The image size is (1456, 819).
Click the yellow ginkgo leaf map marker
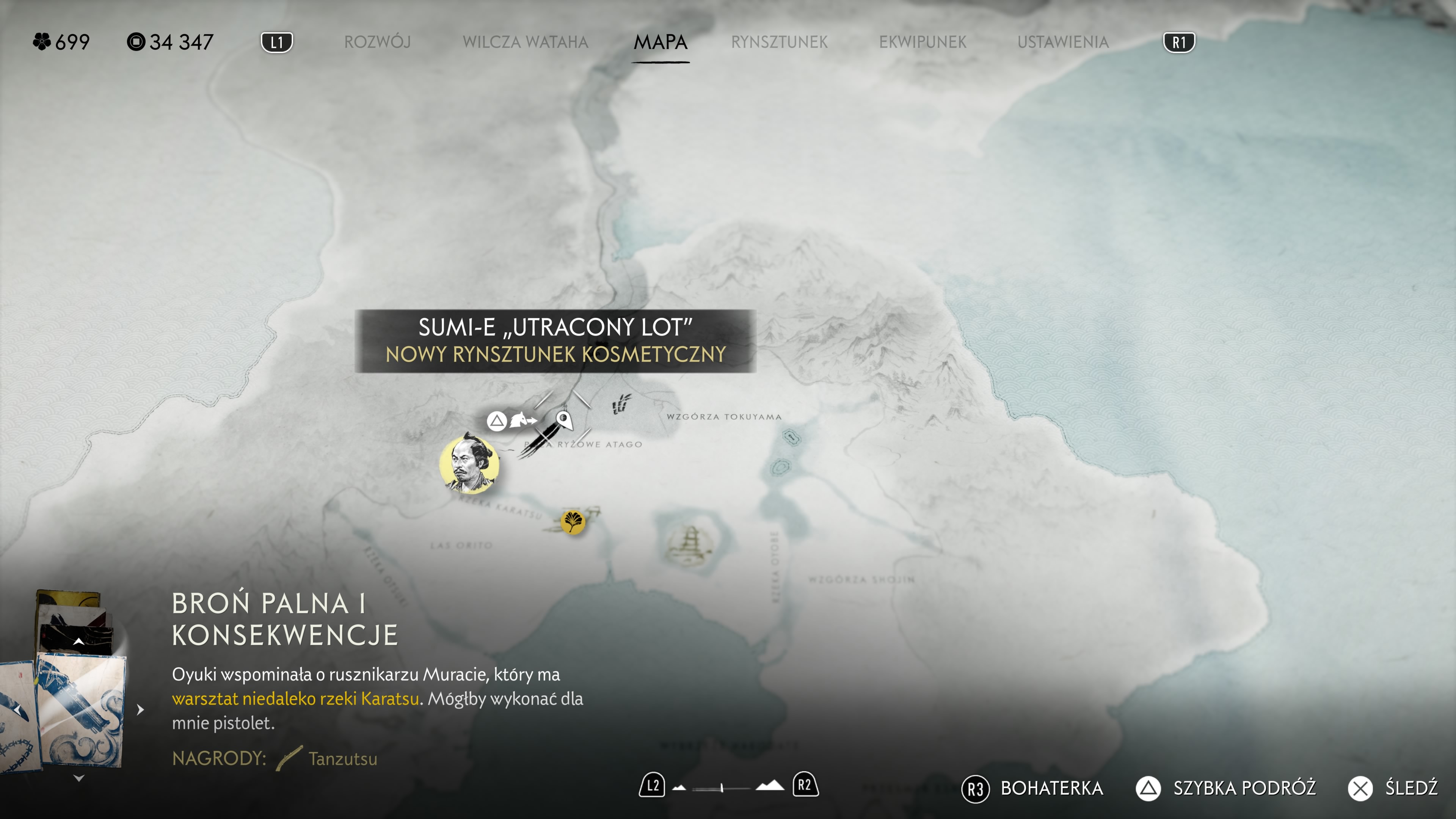click(x=573, y=521)
